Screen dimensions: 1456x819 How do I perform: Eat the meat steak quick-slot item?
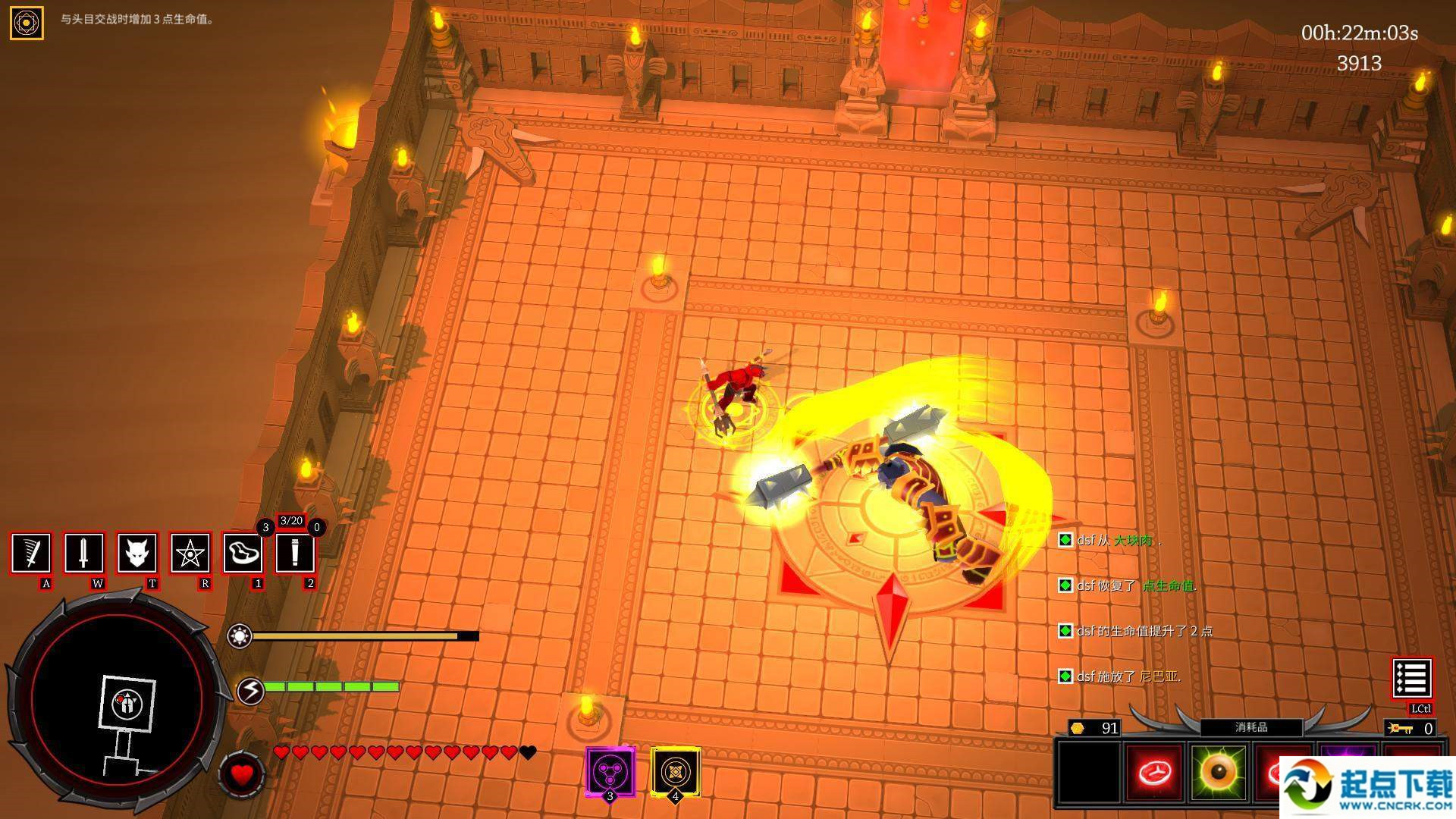(243, 553)
